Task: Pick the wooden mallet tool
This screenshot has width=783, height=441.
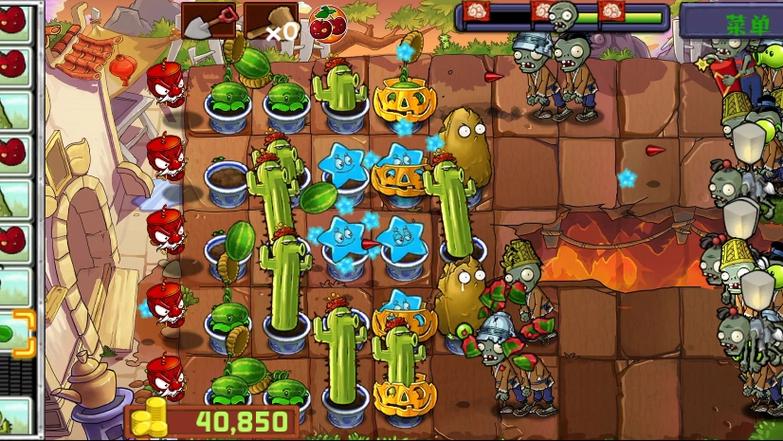Action: point(266,20)
